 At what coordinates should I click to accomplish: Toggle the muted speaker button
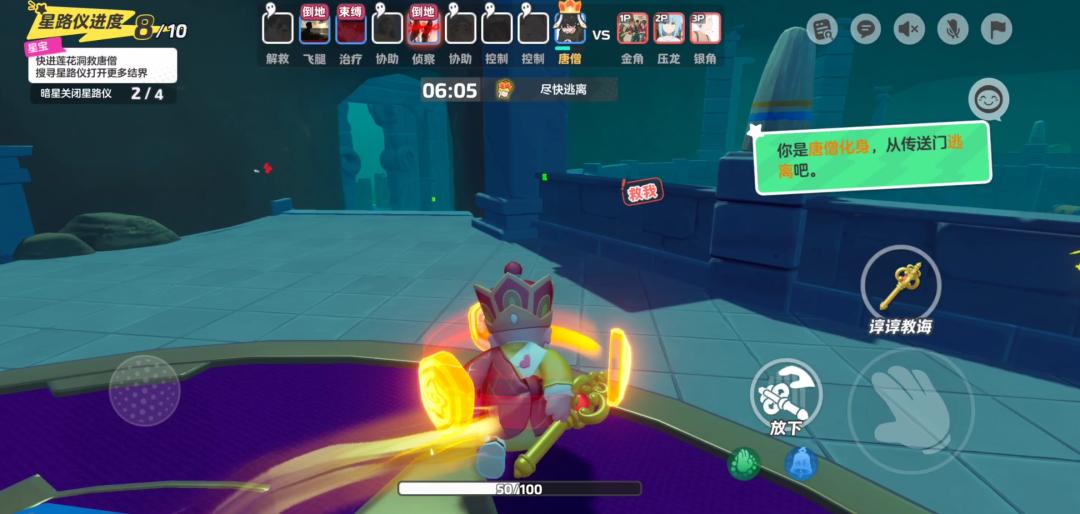tap(909, 29)
